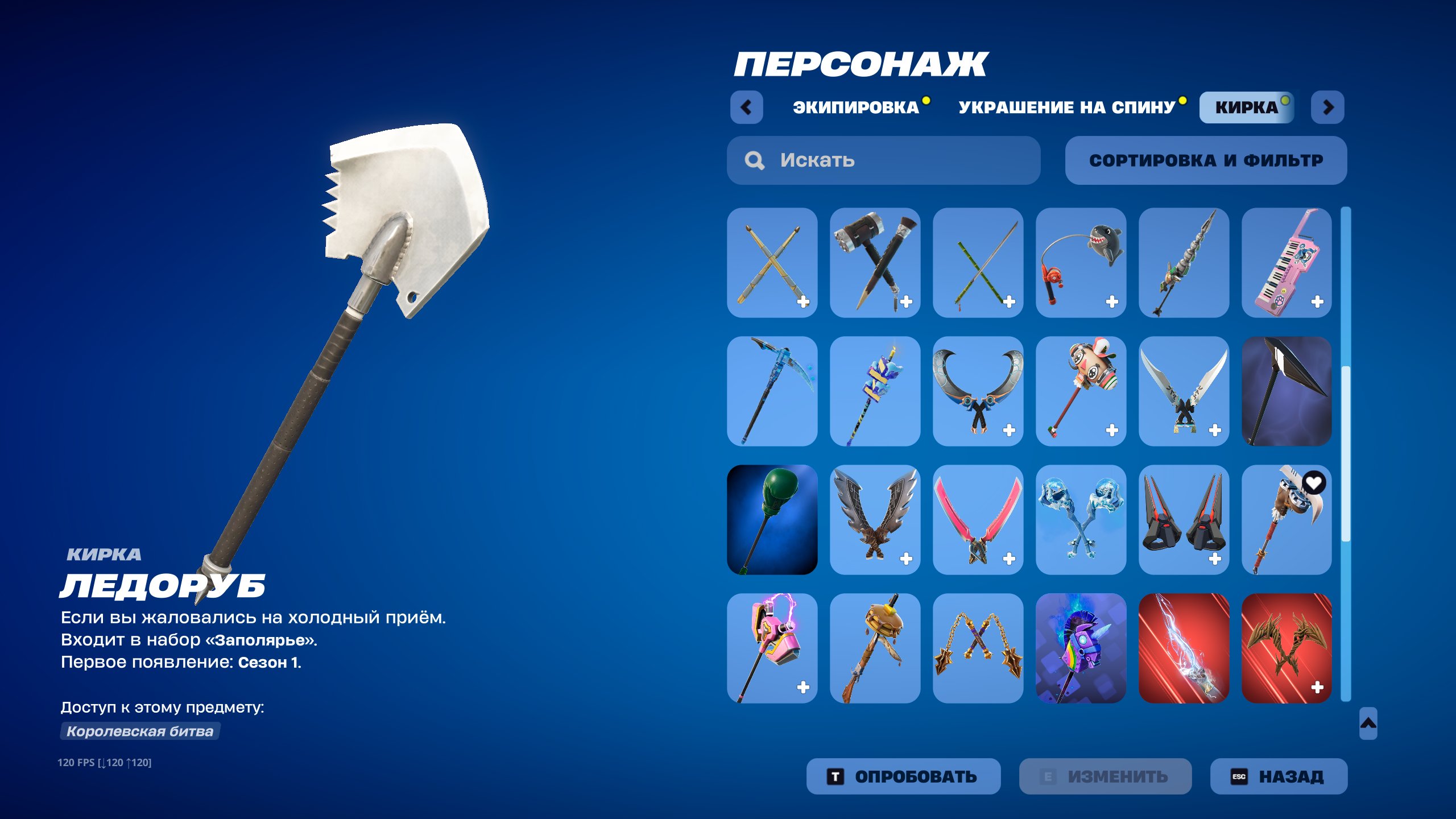Select the red lightning blade pickaxe
The width and height of the screenshot is (1456, 819).
pos(1184,648)
